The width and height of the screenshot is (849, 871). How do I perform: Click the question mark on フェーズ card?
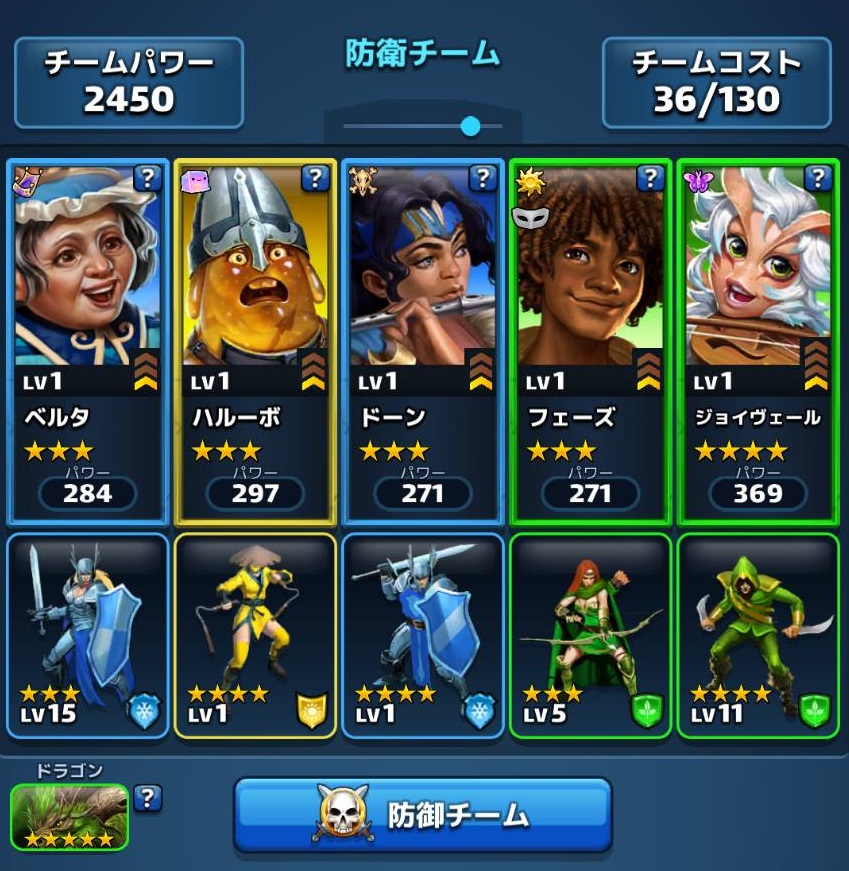point(650,179)
